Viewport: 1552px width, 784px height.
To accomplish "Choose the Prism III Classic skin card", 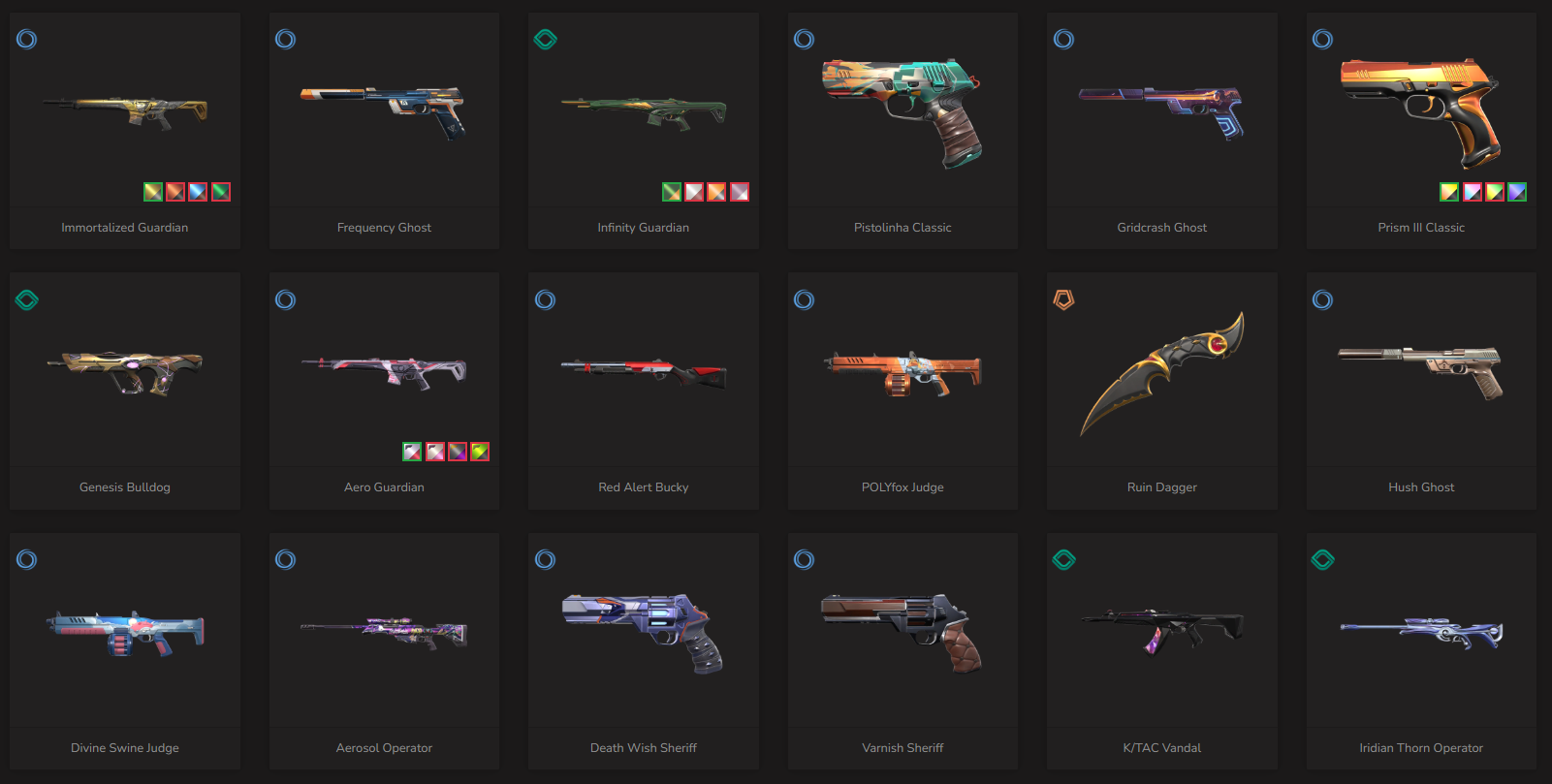I will click(x=1421, y=116).
